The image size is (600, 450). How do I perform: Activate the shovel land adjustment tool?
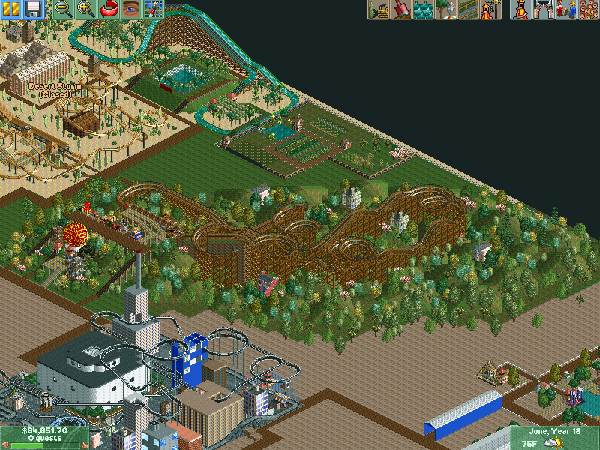400,10
